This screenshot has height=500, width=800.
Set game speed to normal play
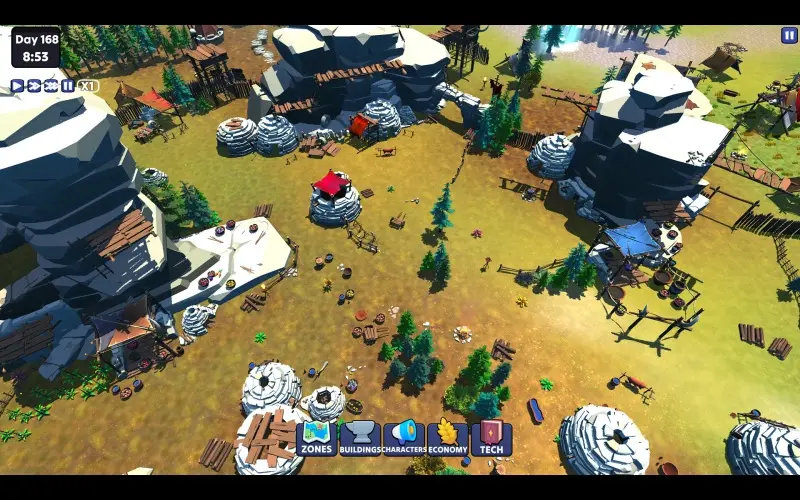pos(17,86)
